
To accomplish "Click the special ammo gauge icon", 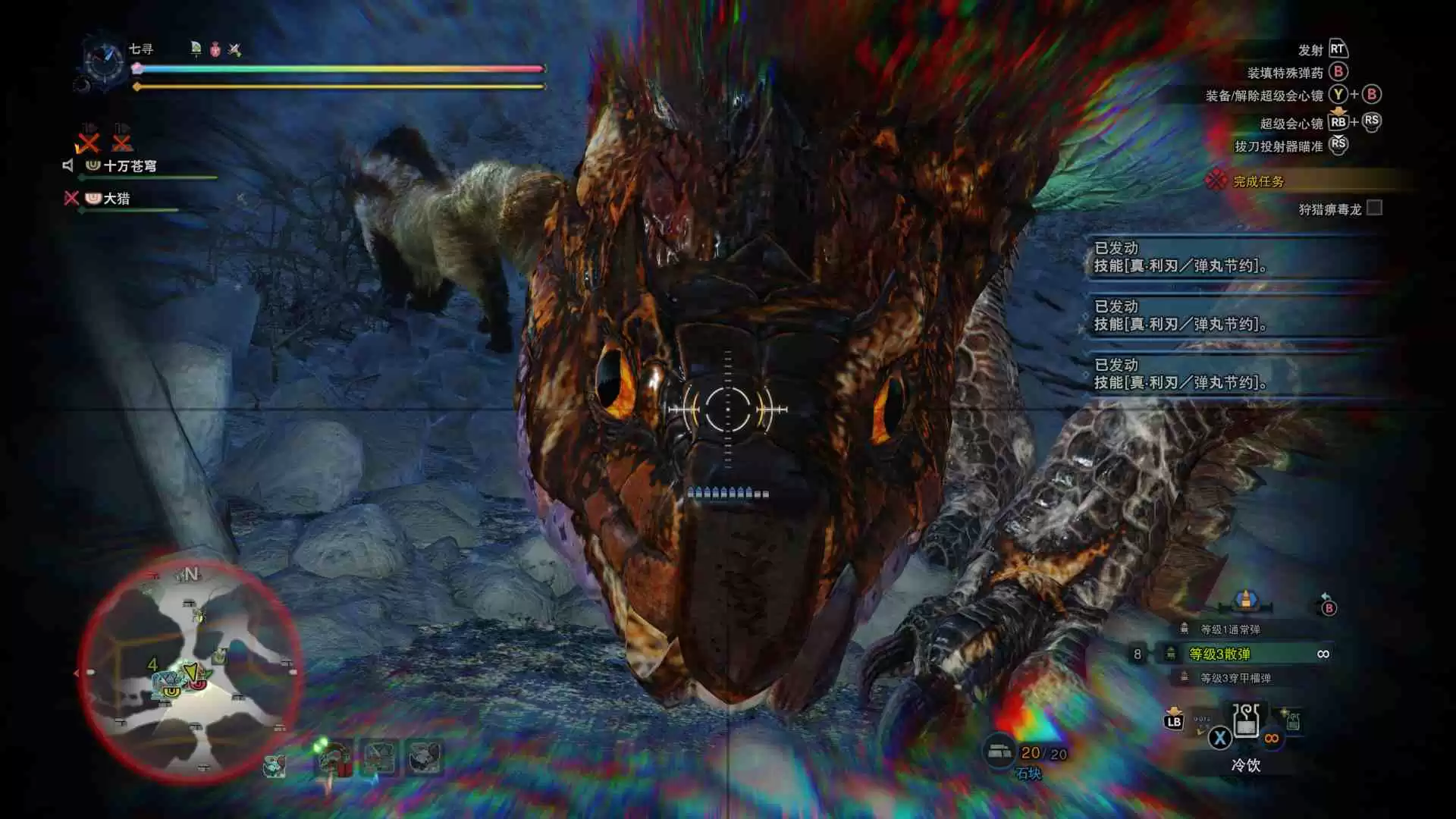I will (1245, 601).
